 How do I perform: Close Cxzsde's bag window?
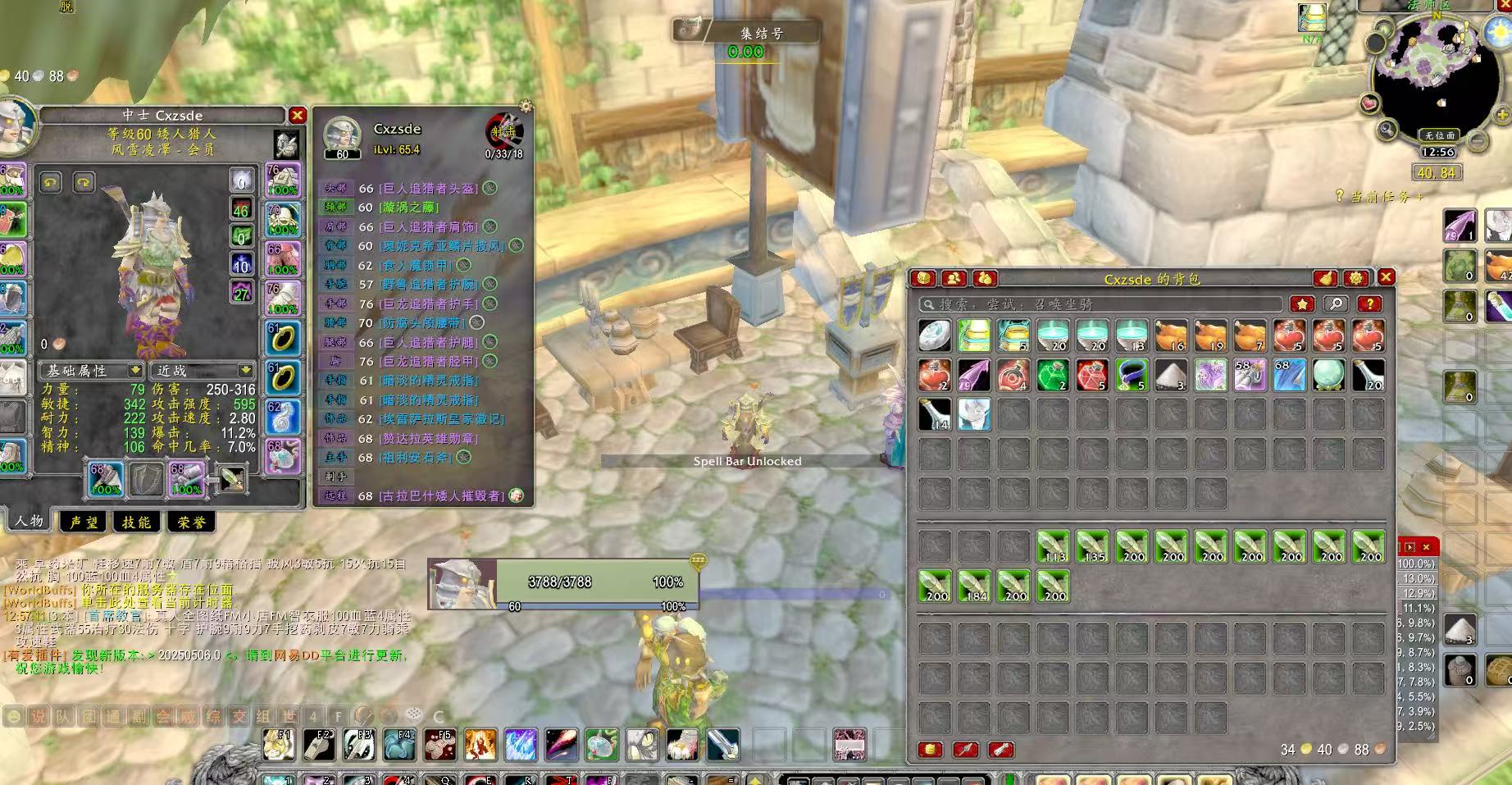[x=1386, y=277]
